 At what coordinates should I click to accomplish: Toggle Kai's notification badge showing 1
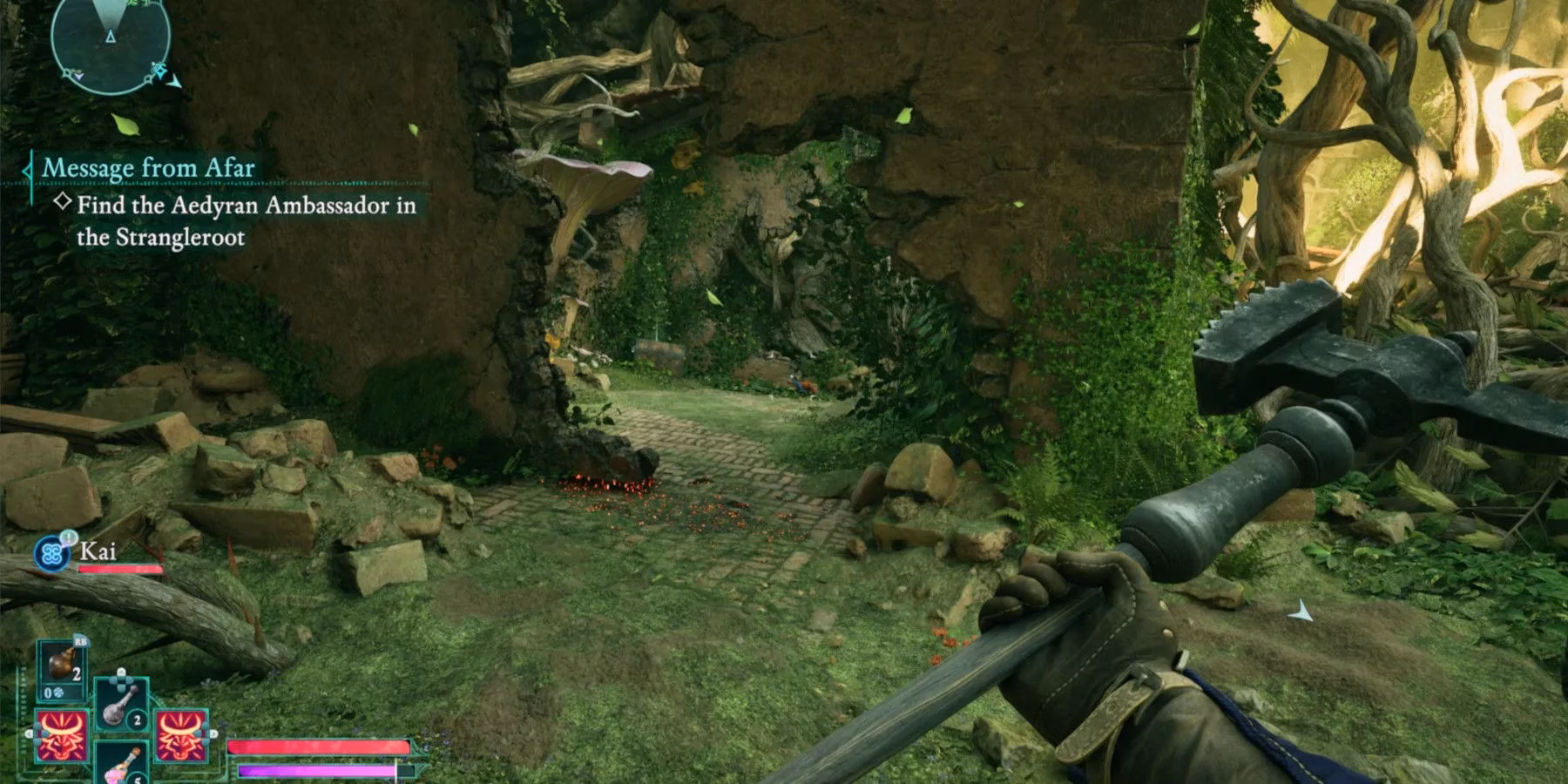(x=67, y=537)
